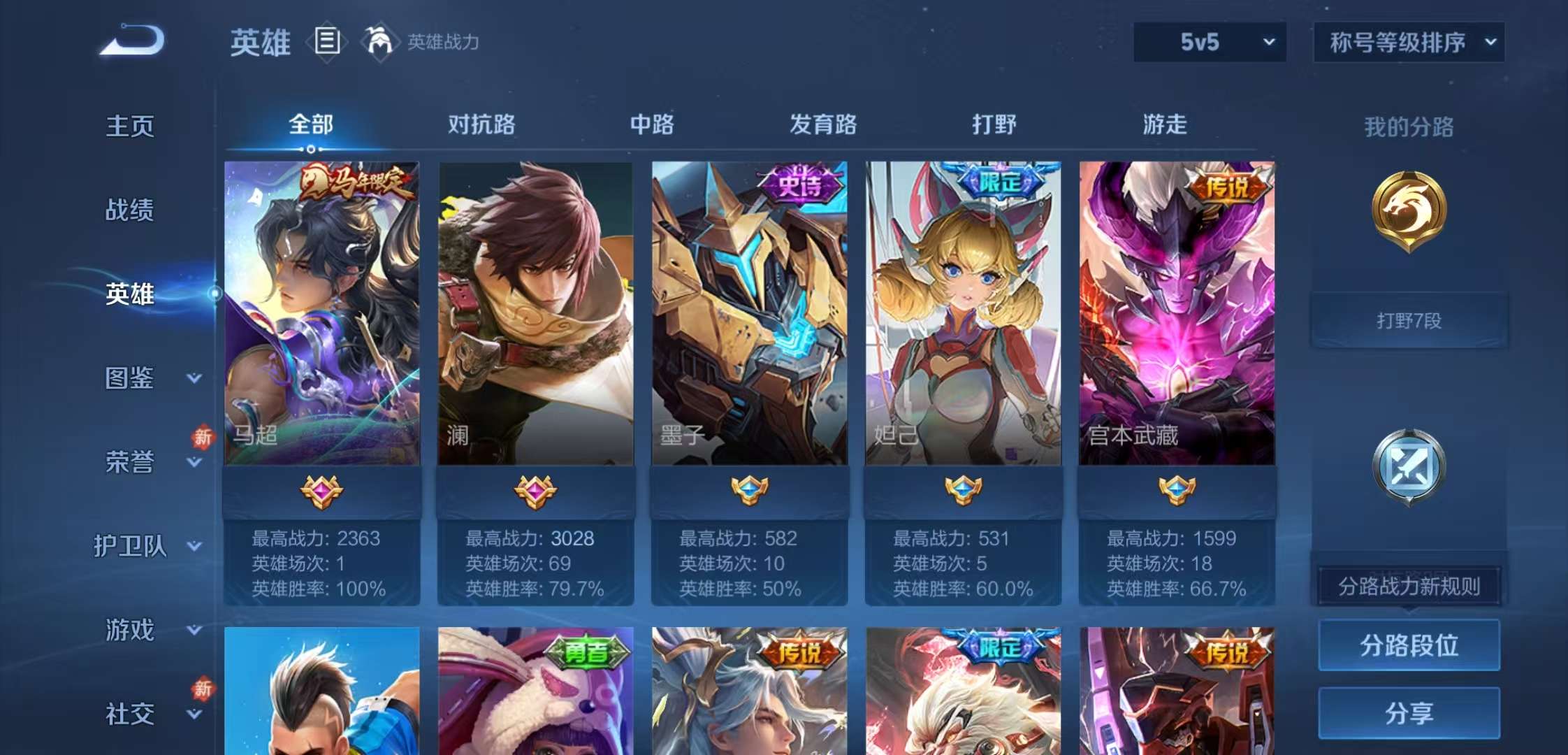The height and width of the screenshot is (755, 1568).
Task: Open the 称号等级排序 sort dropdown
Action: coord(1408,42)
